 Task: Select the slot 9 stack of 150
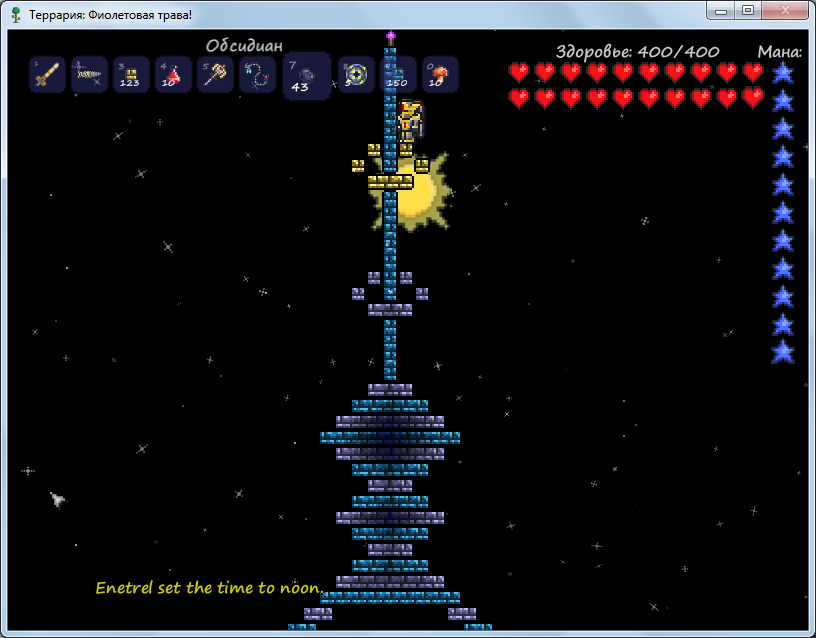(398, 75)
